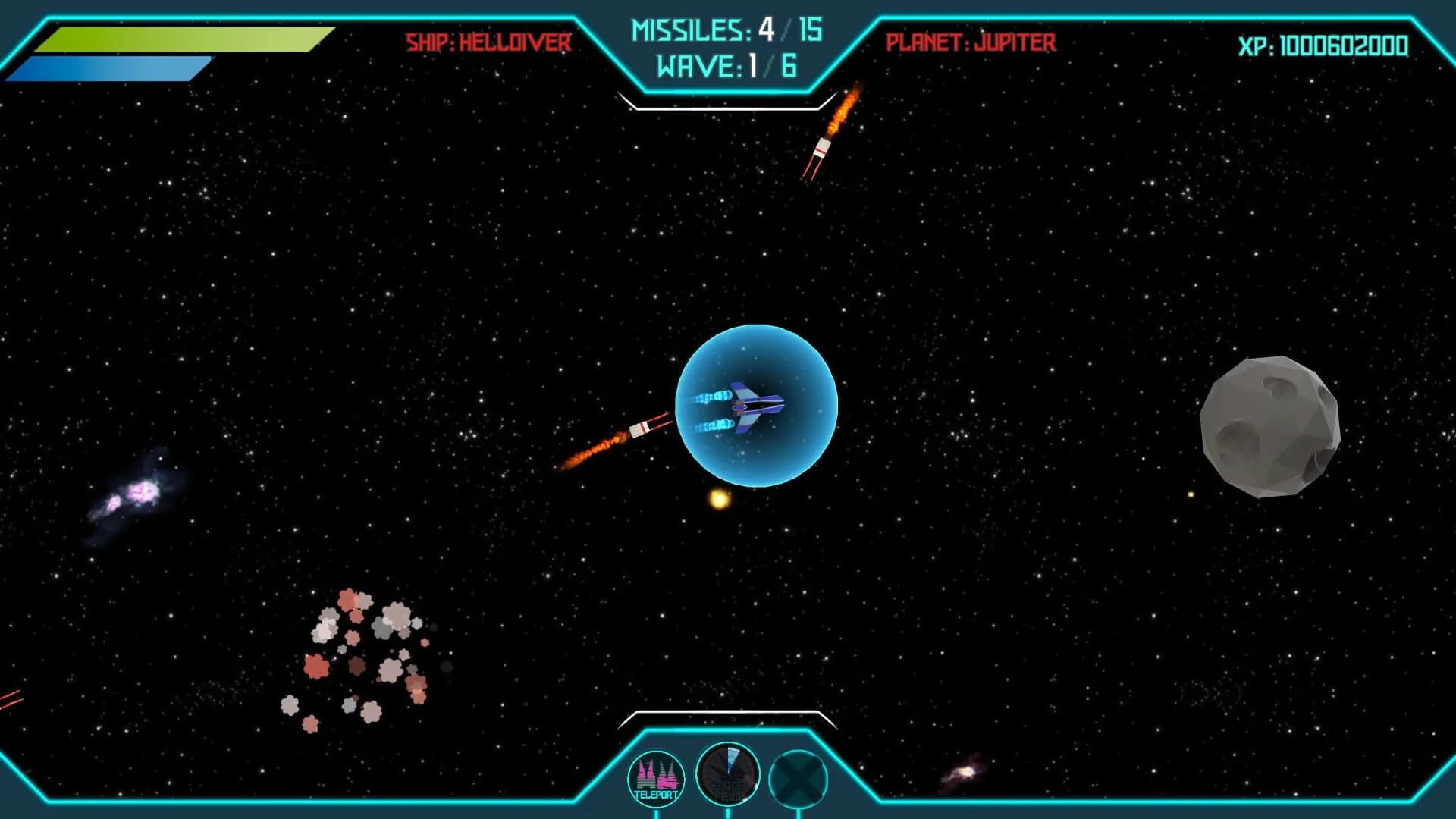Viewport: 1456px width, 819px height.
Task: Select the SHIP: HELLDIVER label
Action: (x=488, y=43)
